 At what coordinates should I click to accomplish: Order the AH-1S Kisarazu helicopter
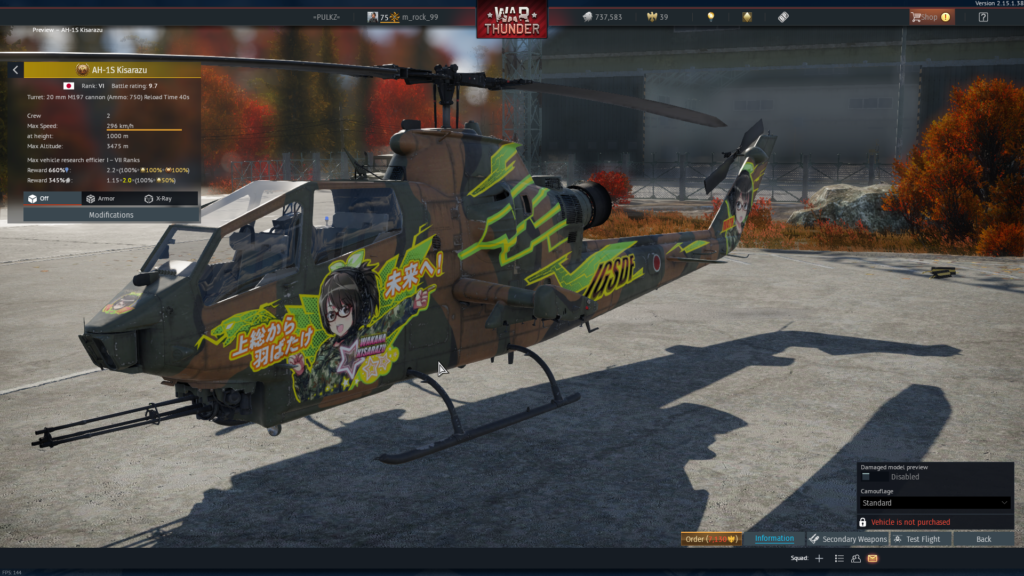pos(712,539)
